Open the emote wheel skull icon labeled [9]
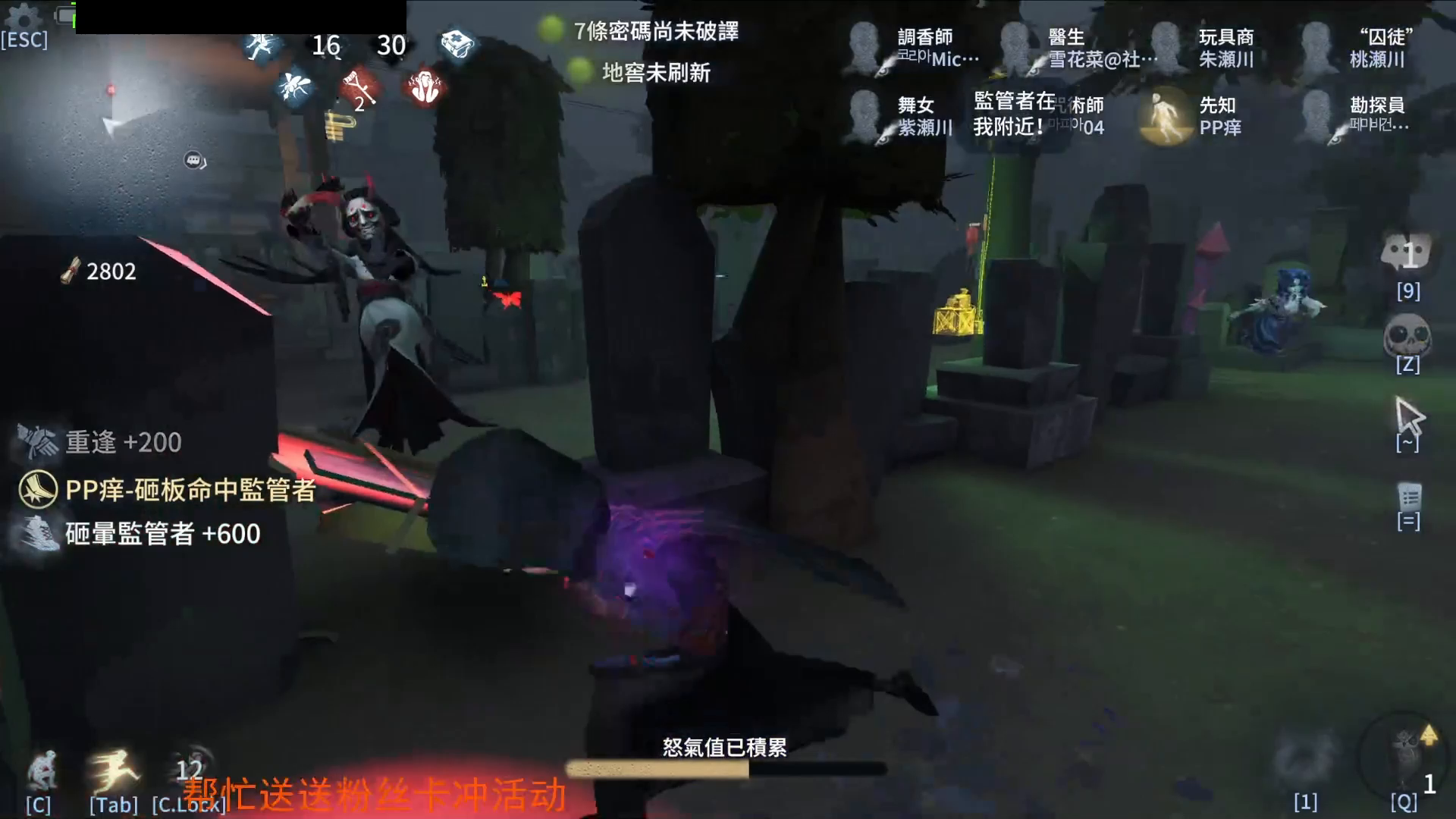 coord(1407,262)
